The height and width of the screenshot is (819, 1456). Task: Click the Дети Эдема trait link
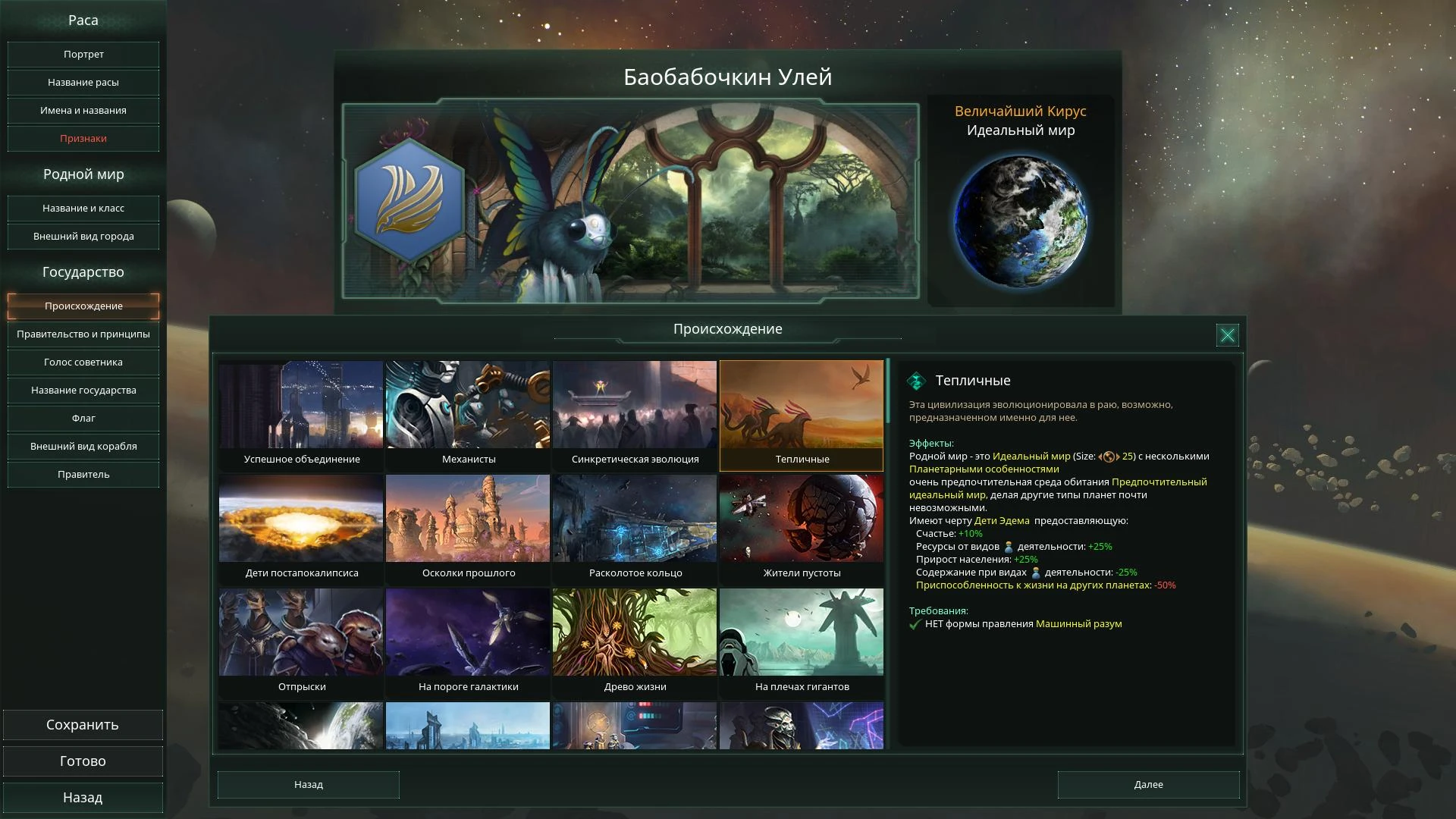point(1001,521)
